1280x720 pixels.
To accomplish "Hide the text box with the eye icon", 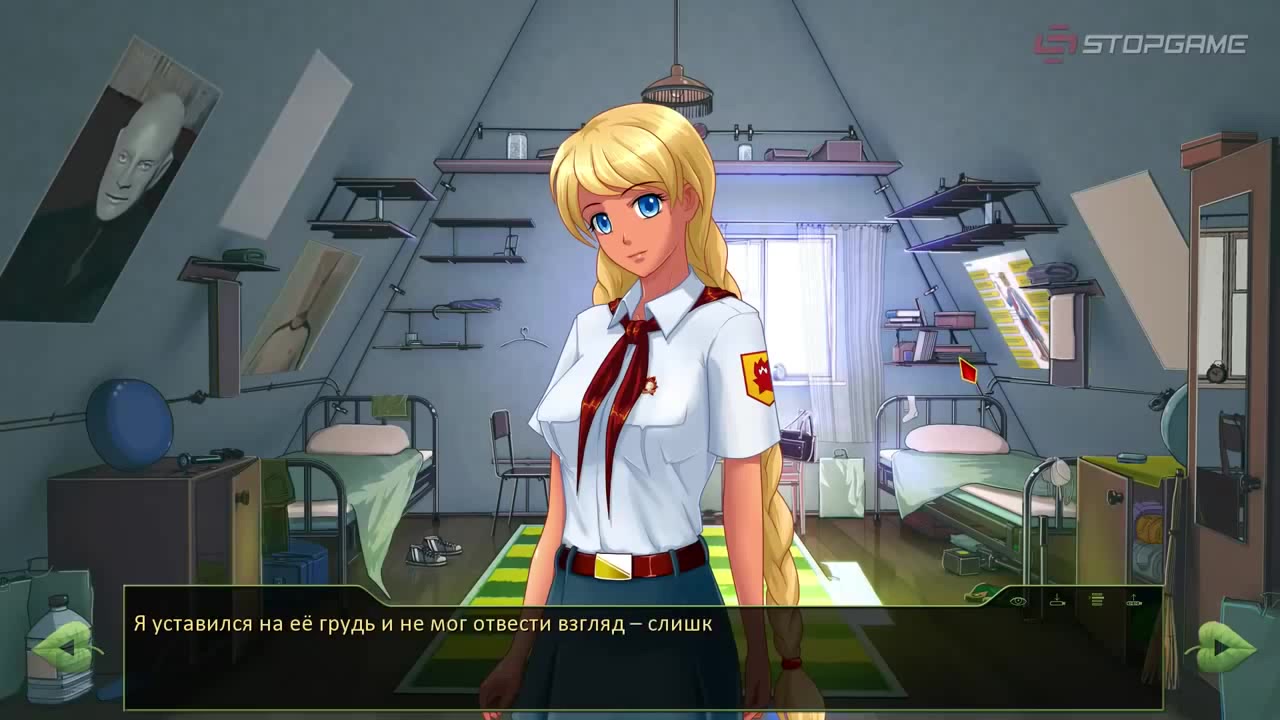I will click(x=1019, y=601).
